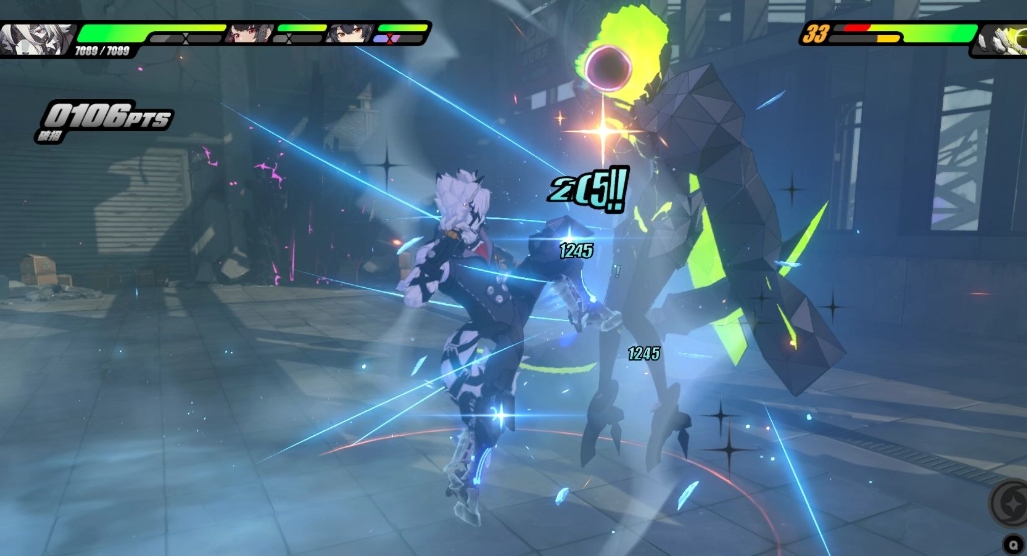
Task: Select the white-haired active character portrait
Action: (35, 38)
